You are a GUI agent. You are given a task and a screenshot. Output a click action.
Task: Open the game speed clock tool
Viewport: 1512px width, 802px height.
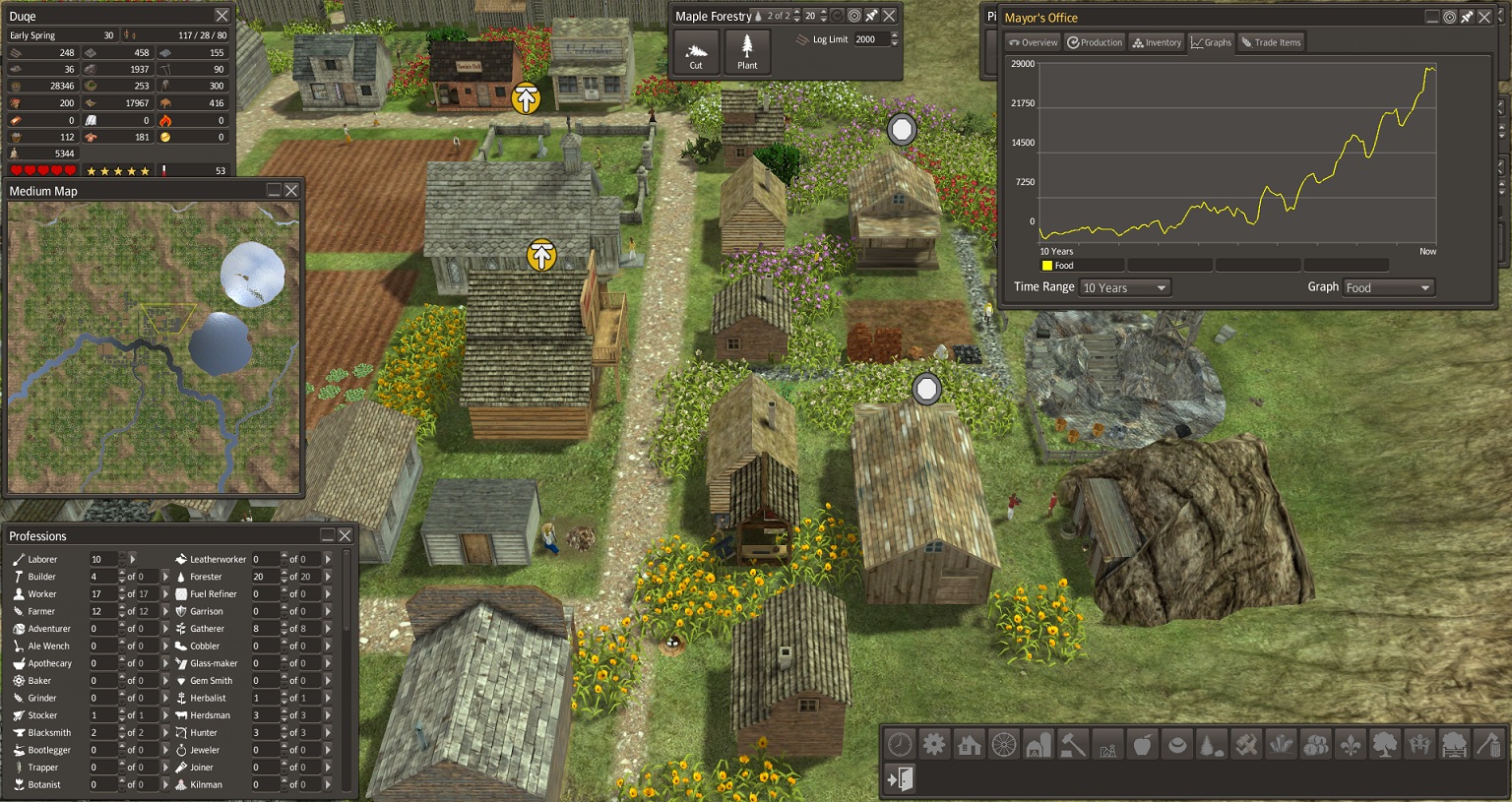coord(900,744)
